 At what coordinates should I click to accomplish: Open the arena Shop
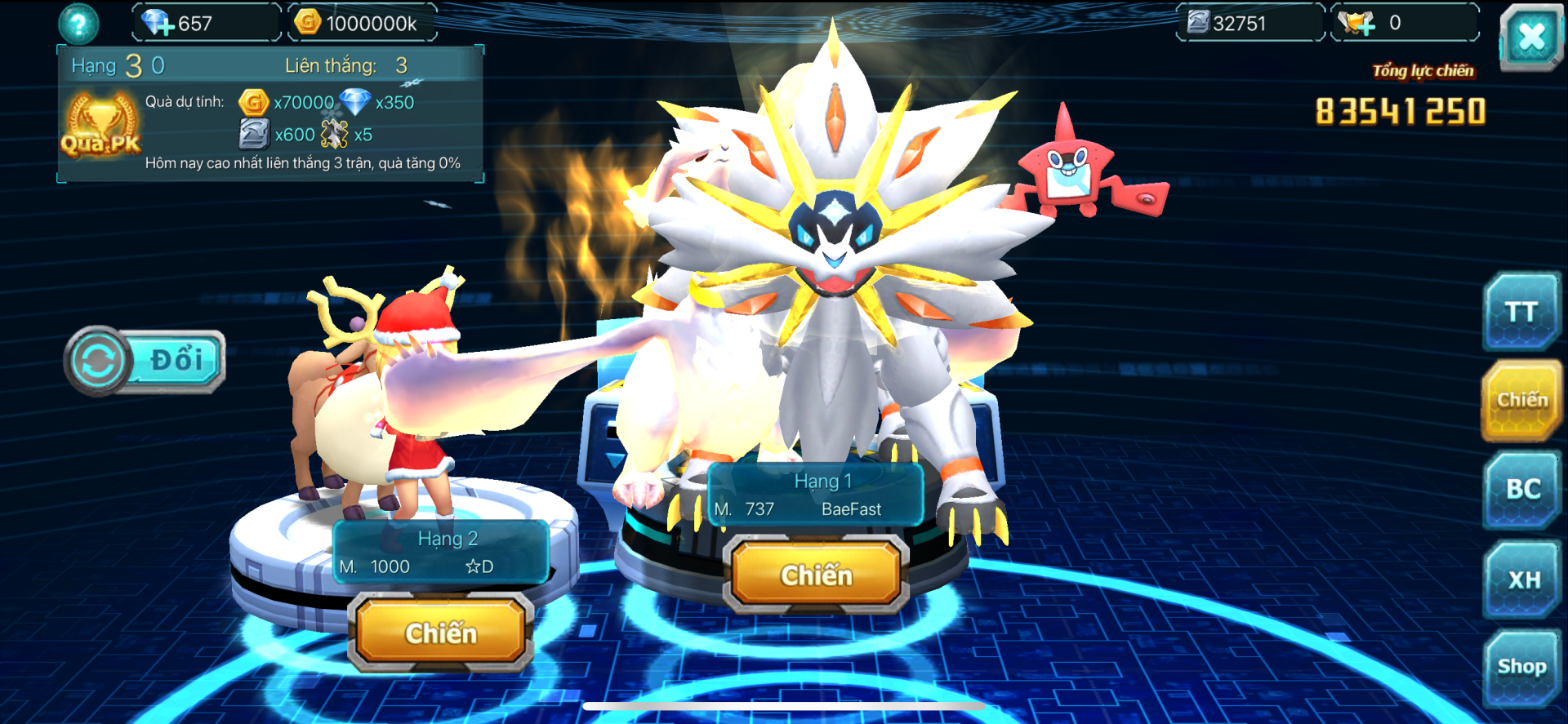click(1521, 667)
